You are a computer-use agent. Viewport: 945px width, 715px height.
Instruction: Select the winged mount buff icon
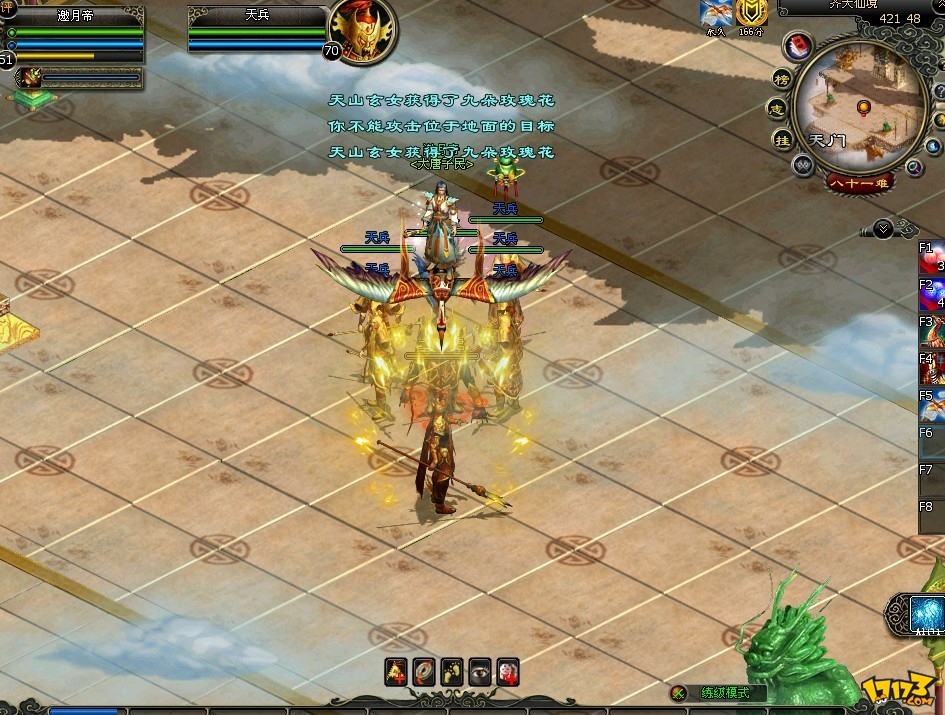click(714, 13)
